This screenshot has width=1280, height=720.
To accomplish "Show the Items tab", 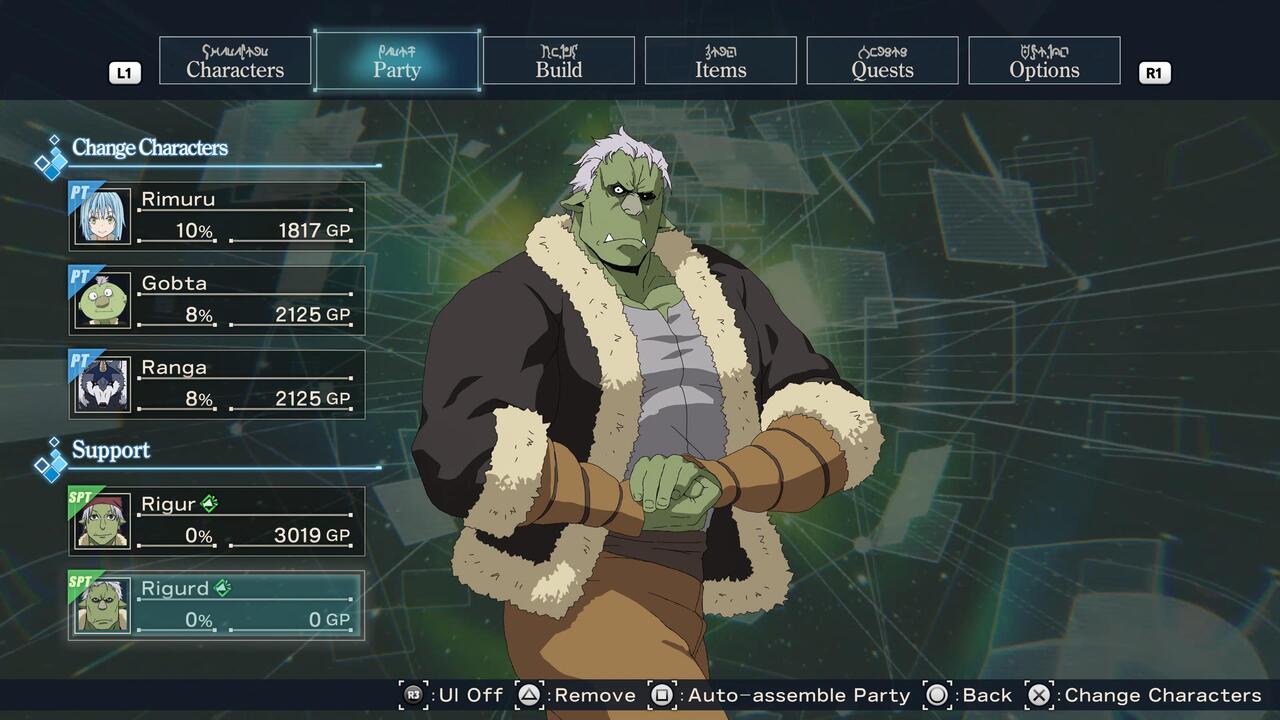I will [x=721, y=61].
